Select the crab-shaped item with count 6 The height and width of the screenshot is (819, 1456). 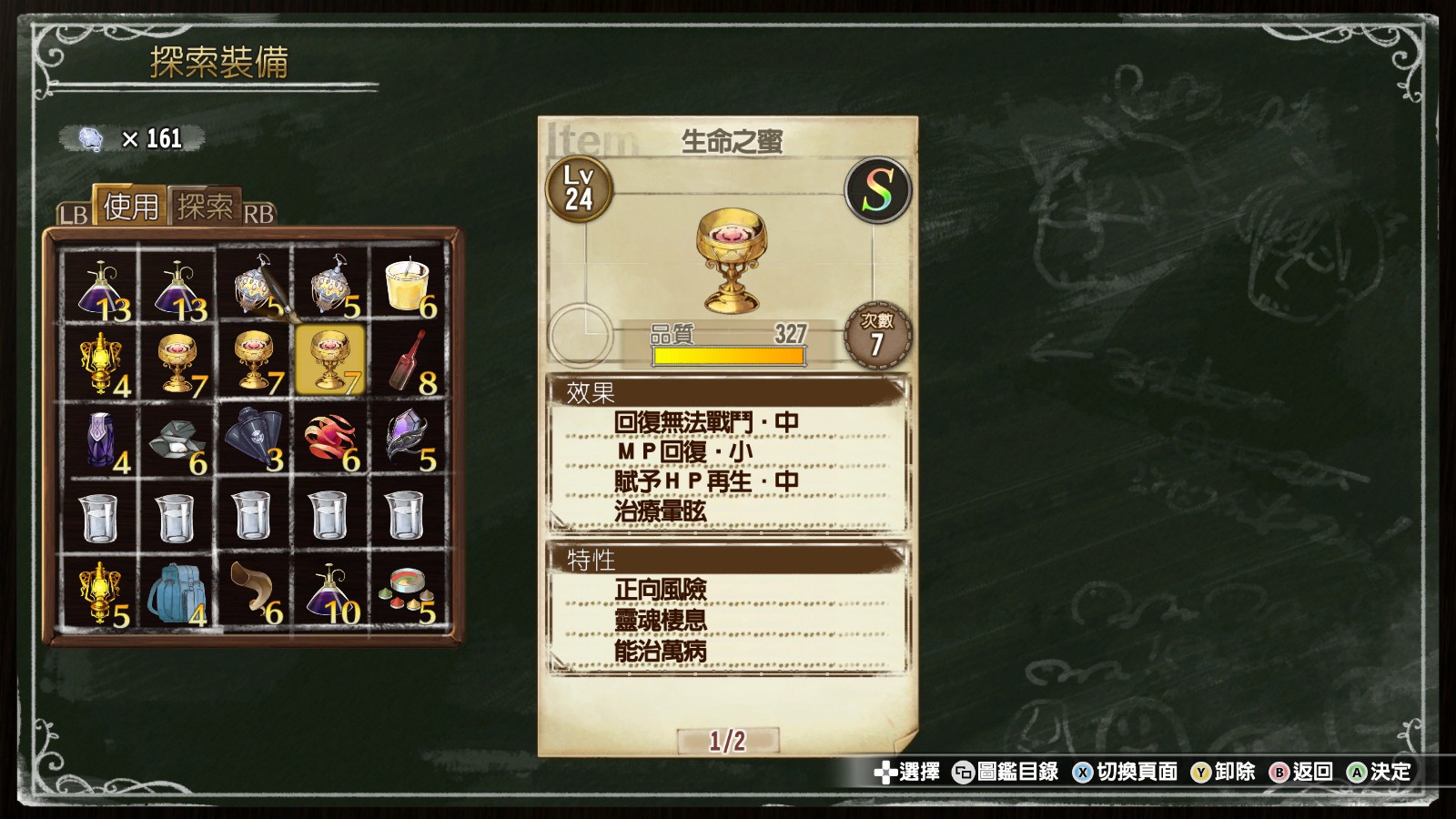point(329,437)
